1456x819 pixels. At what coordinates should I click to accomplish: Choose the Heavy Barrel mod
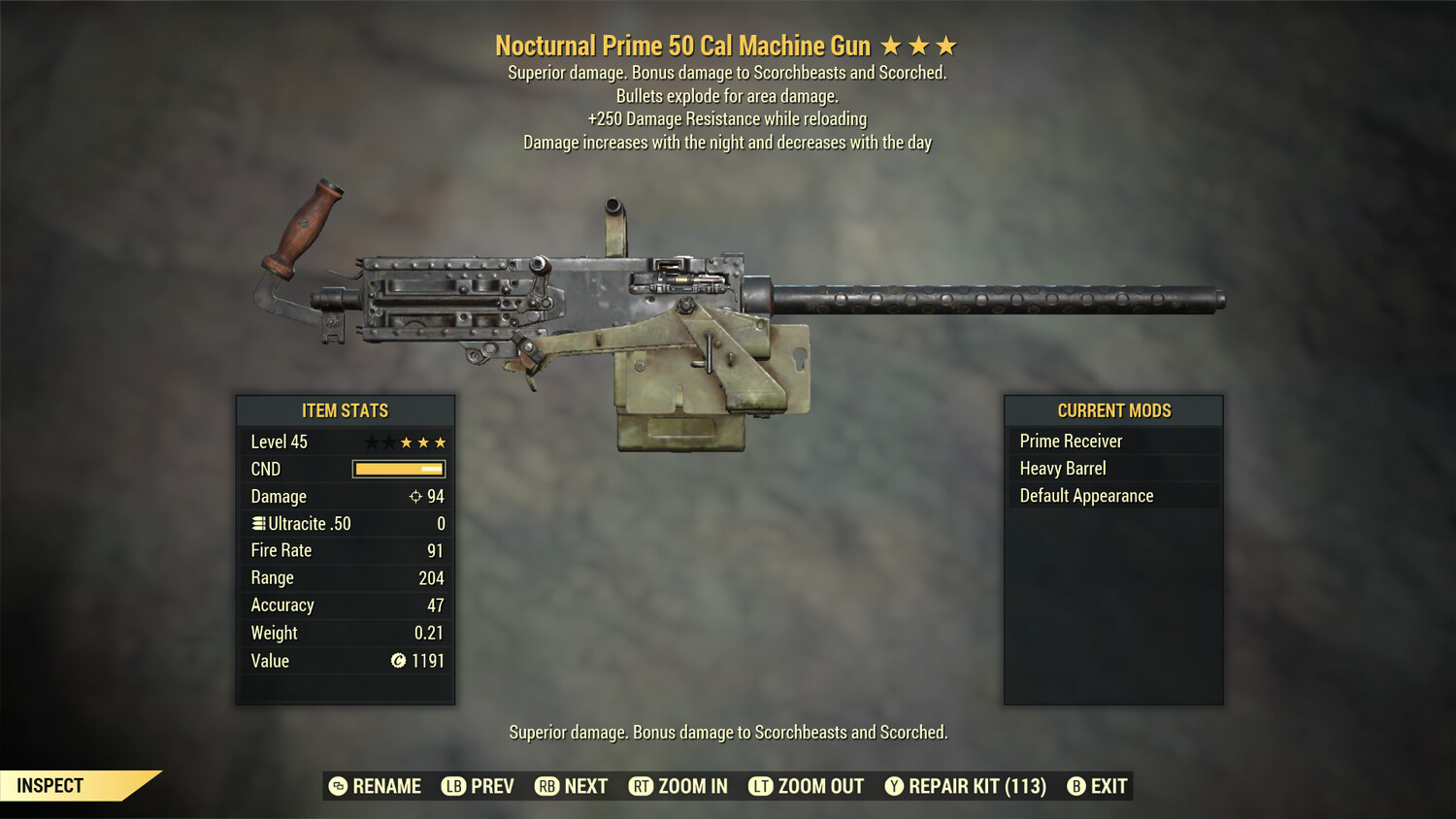pos(1062,468)
